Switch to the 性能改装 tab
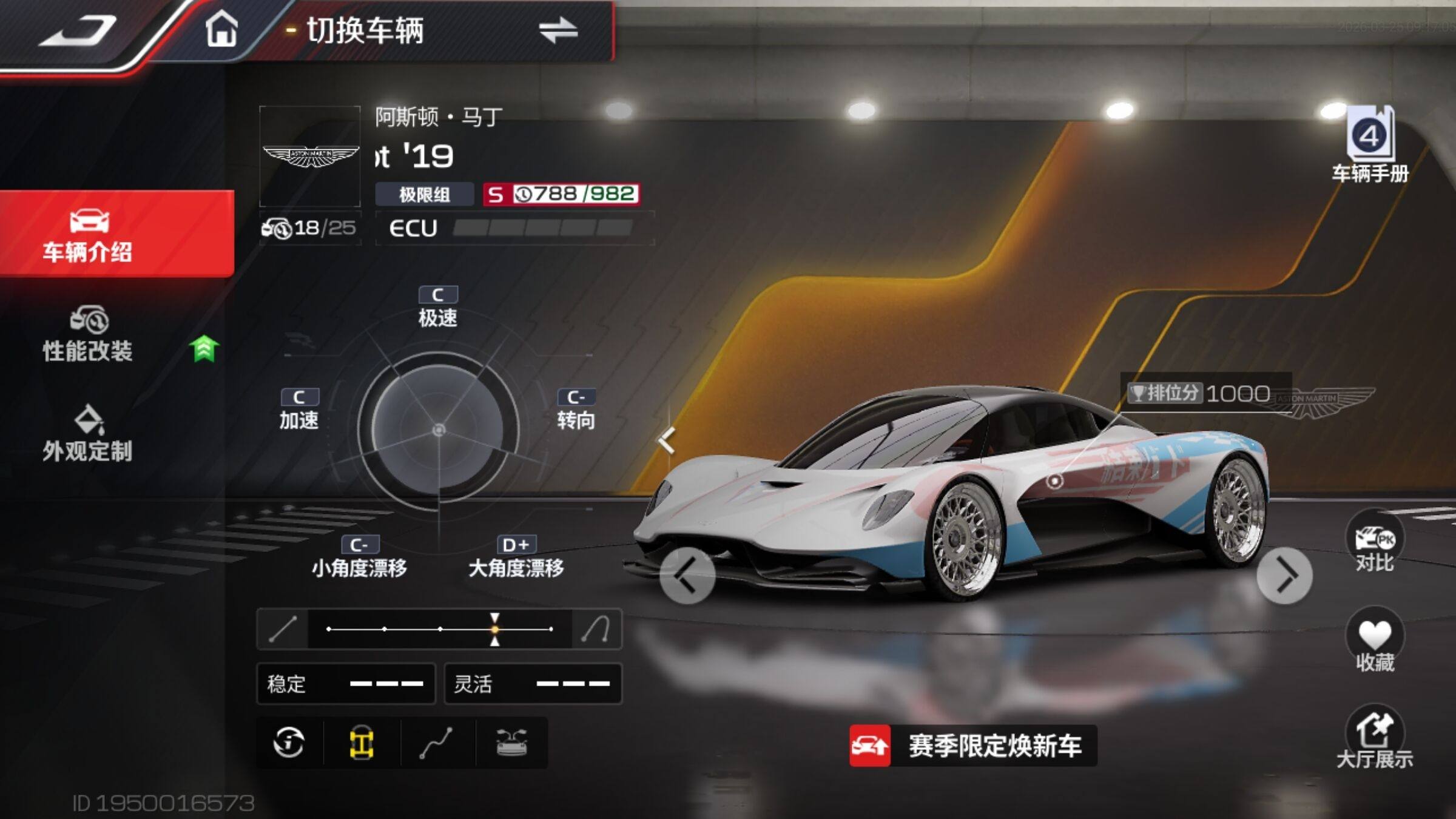1456x819 pixels. tap(89, 335)
